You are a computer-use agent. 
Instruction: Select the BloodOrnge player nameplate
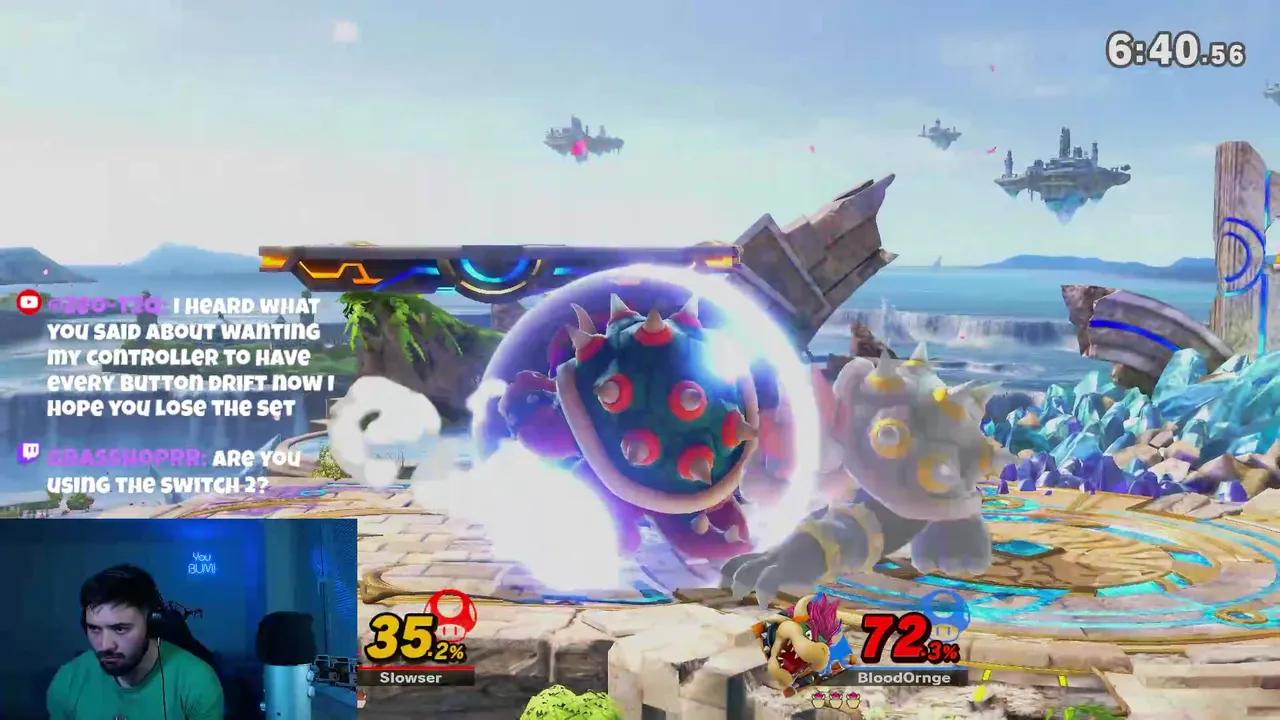903,677
